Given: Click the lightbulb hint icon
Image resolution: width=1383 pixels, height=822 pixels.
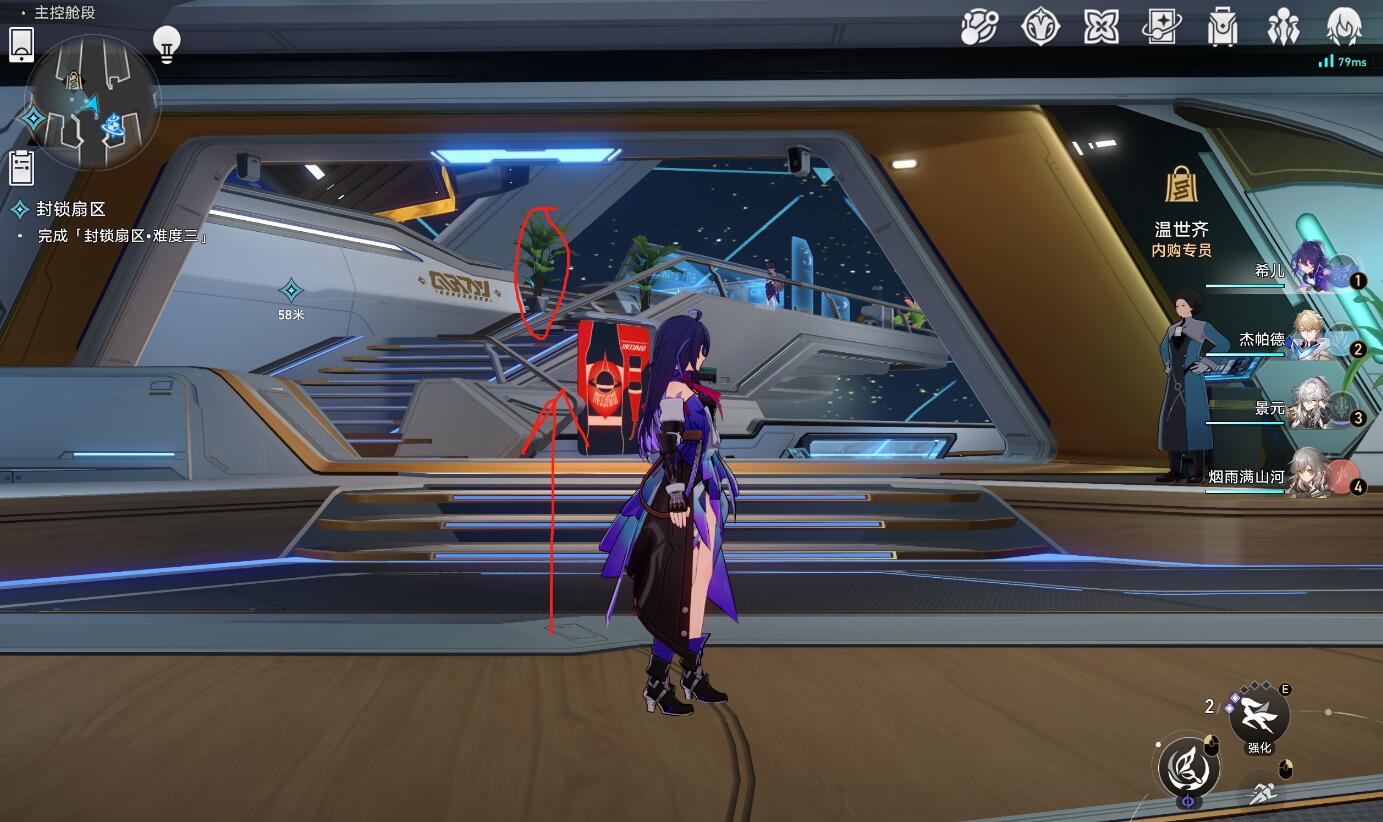Looking at the screenshot, I should 166,44.
